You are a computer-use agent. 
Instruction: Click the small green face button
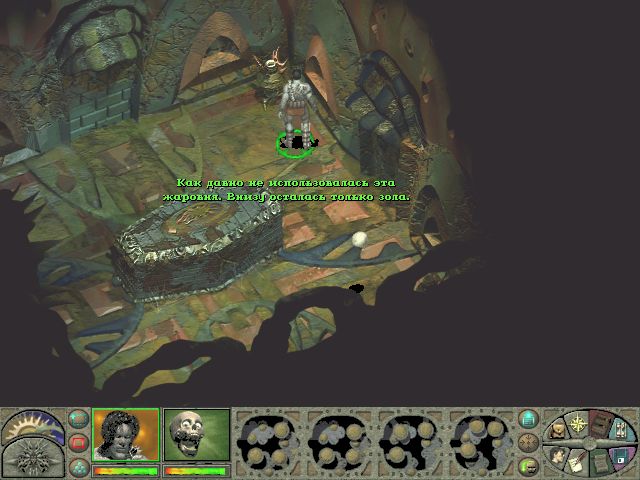[x=529, y=464]
